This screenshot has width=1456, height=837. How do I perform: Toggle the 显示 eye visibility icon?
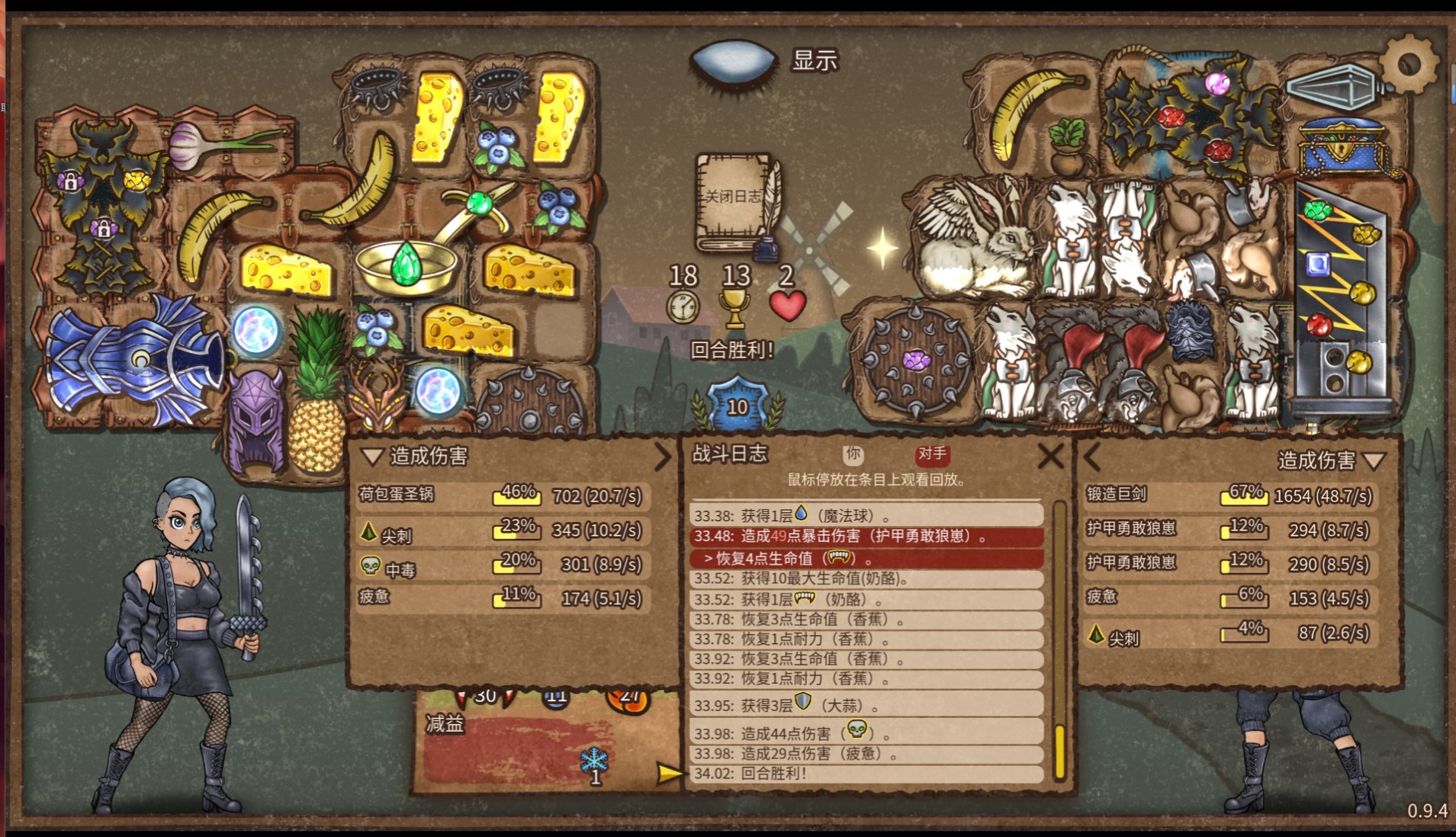734,61
